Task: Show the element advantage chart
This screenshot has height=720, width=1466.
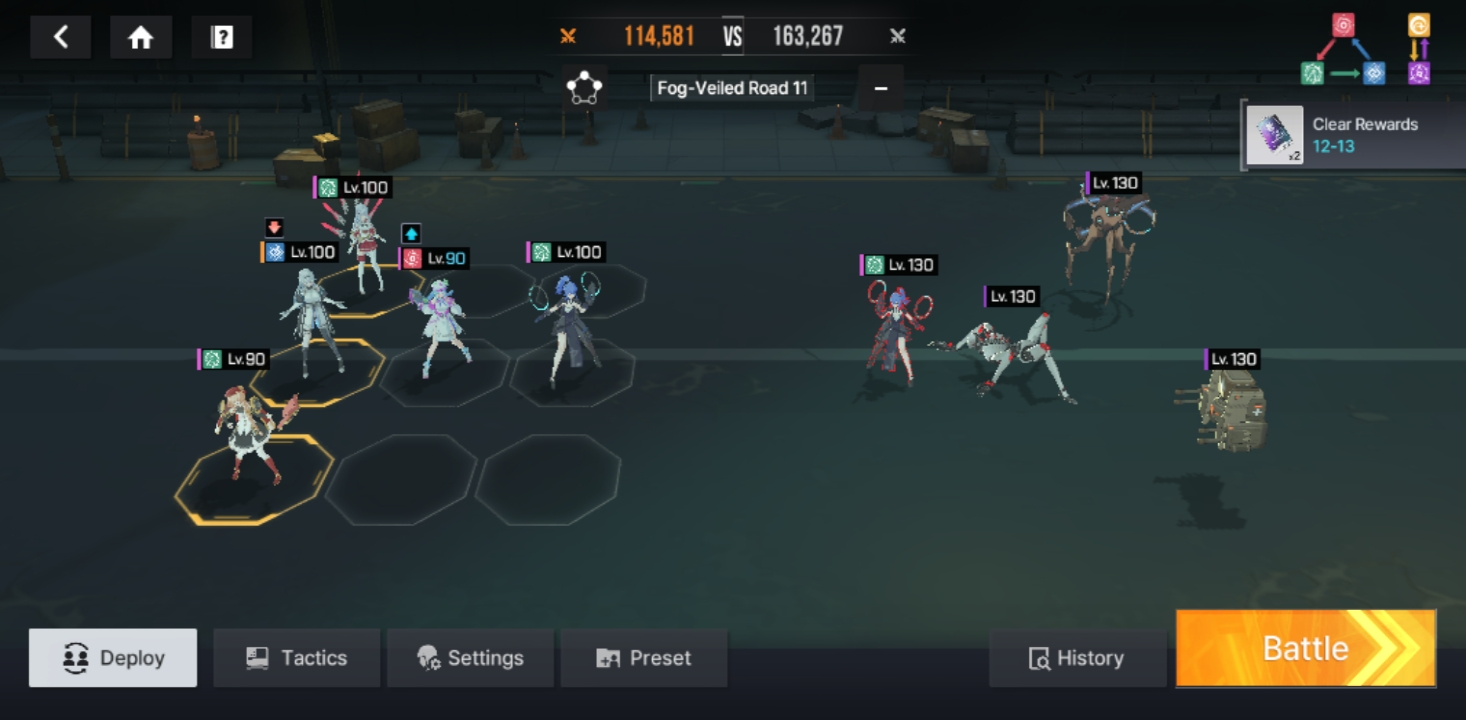Action: [x=1366, y=49]
